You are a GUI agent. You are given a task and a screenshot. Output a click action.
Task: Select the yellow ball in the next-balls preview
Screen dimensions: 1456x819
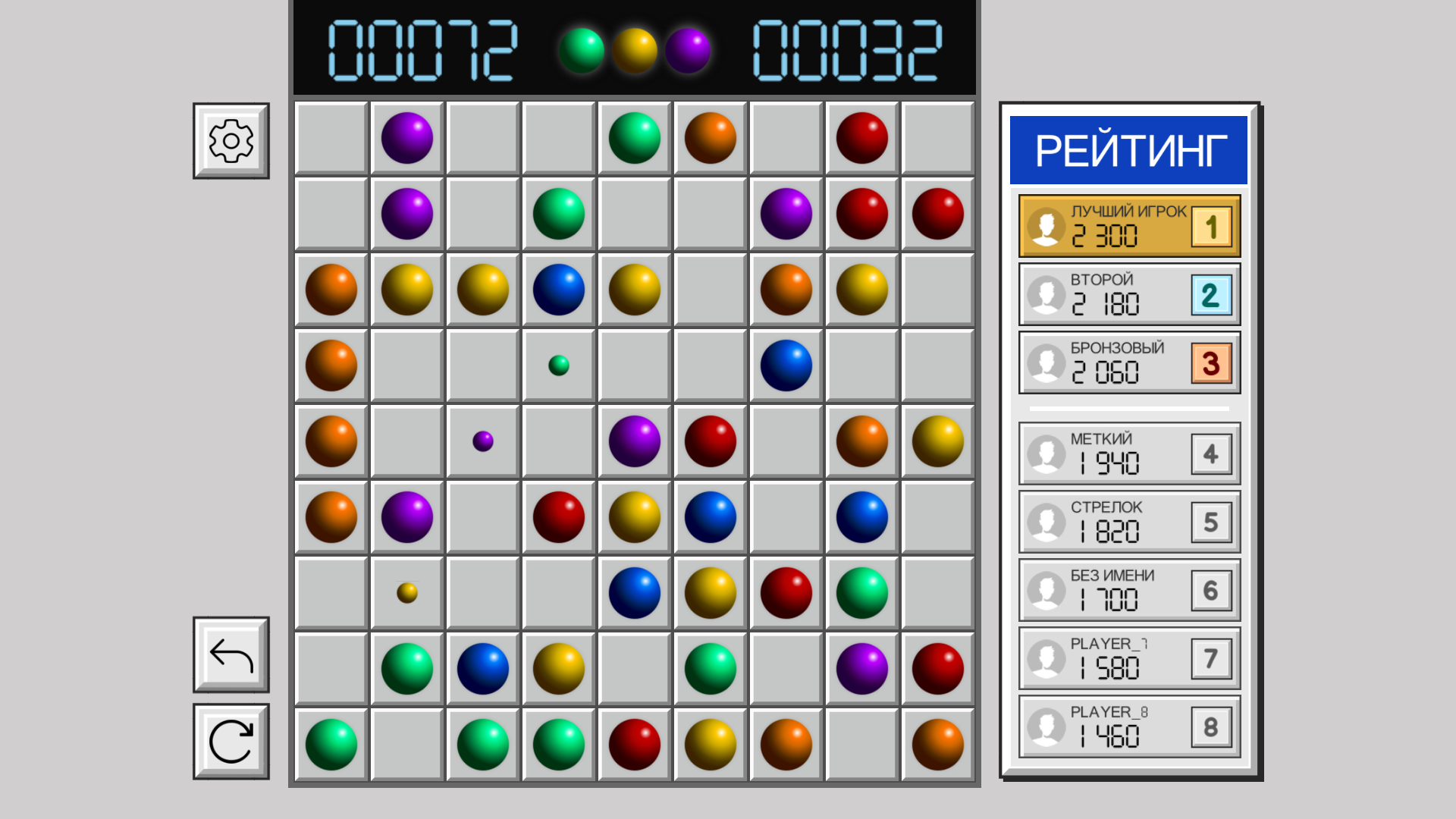[x=634, y=51]
